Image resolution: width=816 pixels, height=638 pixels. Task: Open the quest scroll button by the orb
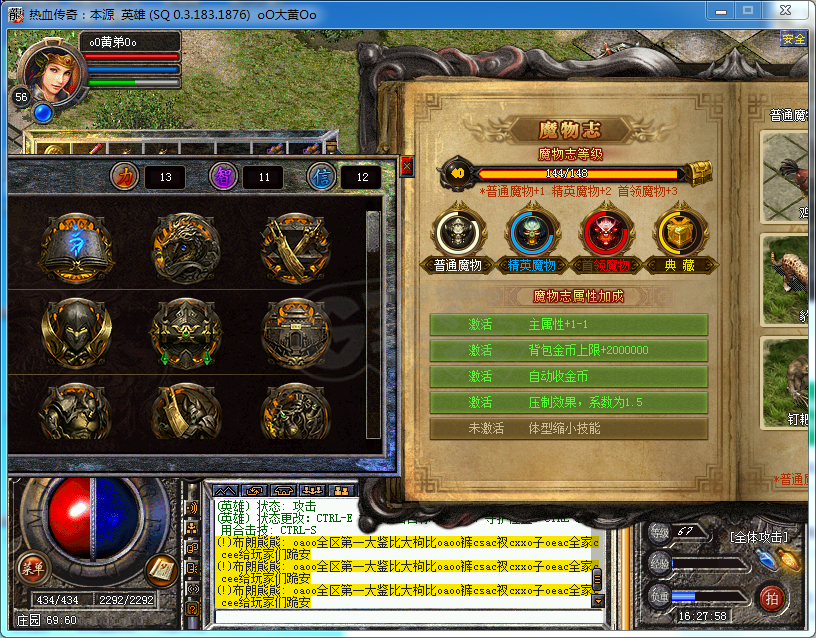tap(161, 568)
